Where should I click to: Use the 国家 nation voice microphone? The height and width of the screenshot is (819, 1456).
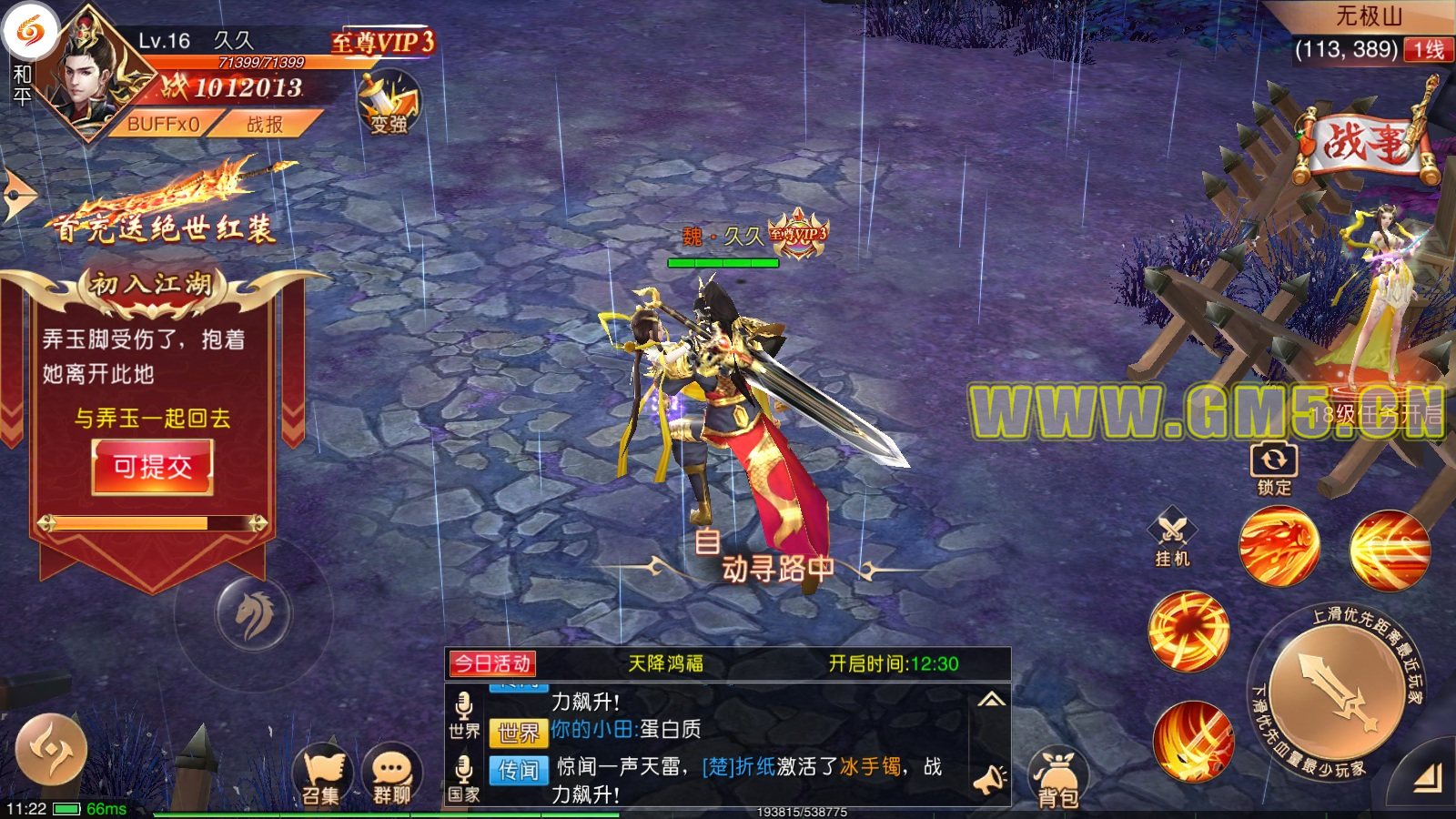(463, 778)
